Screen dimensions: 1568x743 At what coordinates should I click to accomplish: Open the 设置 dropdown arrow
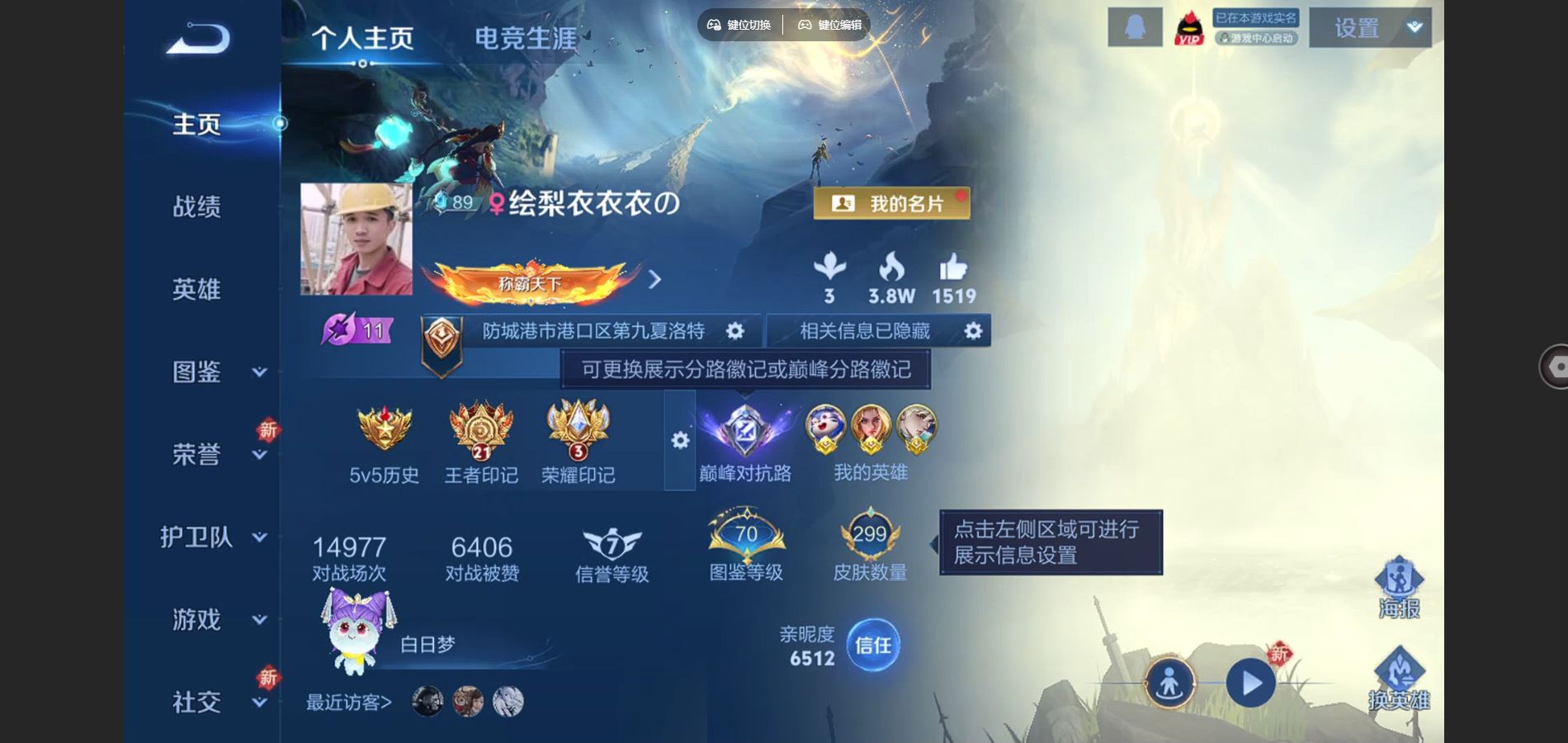click(1413, 26)
